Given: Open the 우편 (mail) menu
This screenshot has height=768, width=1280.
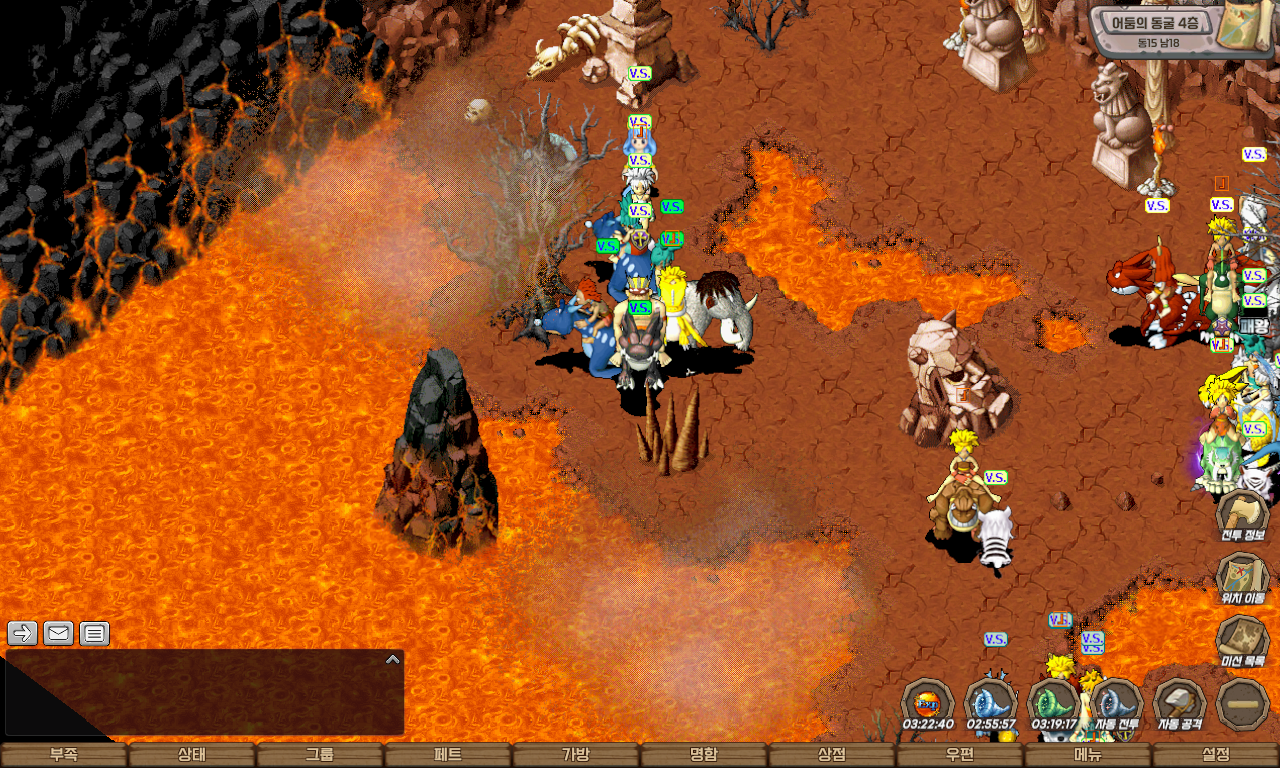Looking at the screenshot, I should (x=960, y=755).
